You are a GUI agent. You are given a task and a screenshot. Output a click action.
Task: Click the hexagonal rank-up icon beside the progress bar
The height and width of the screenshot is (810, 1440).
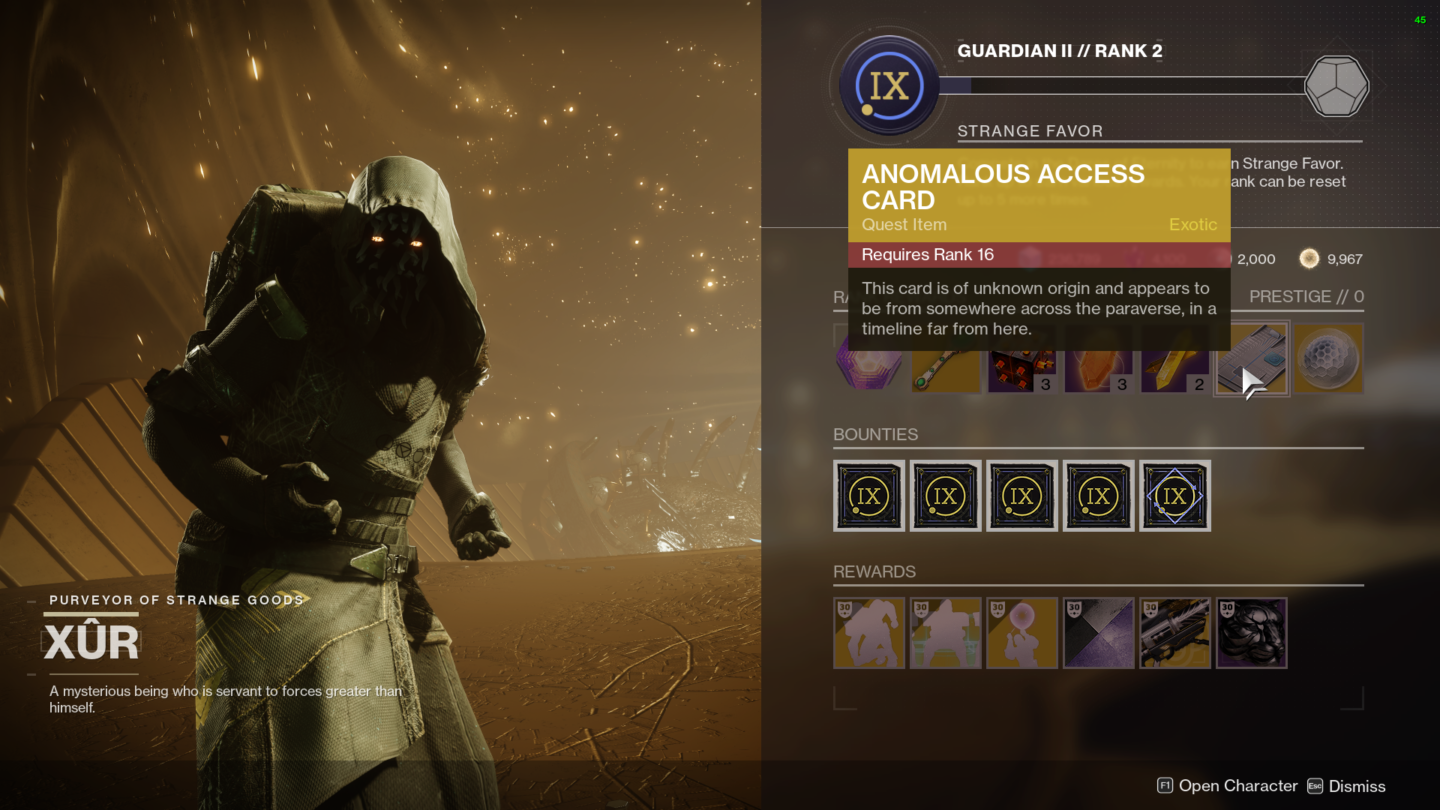[1336, 86]
